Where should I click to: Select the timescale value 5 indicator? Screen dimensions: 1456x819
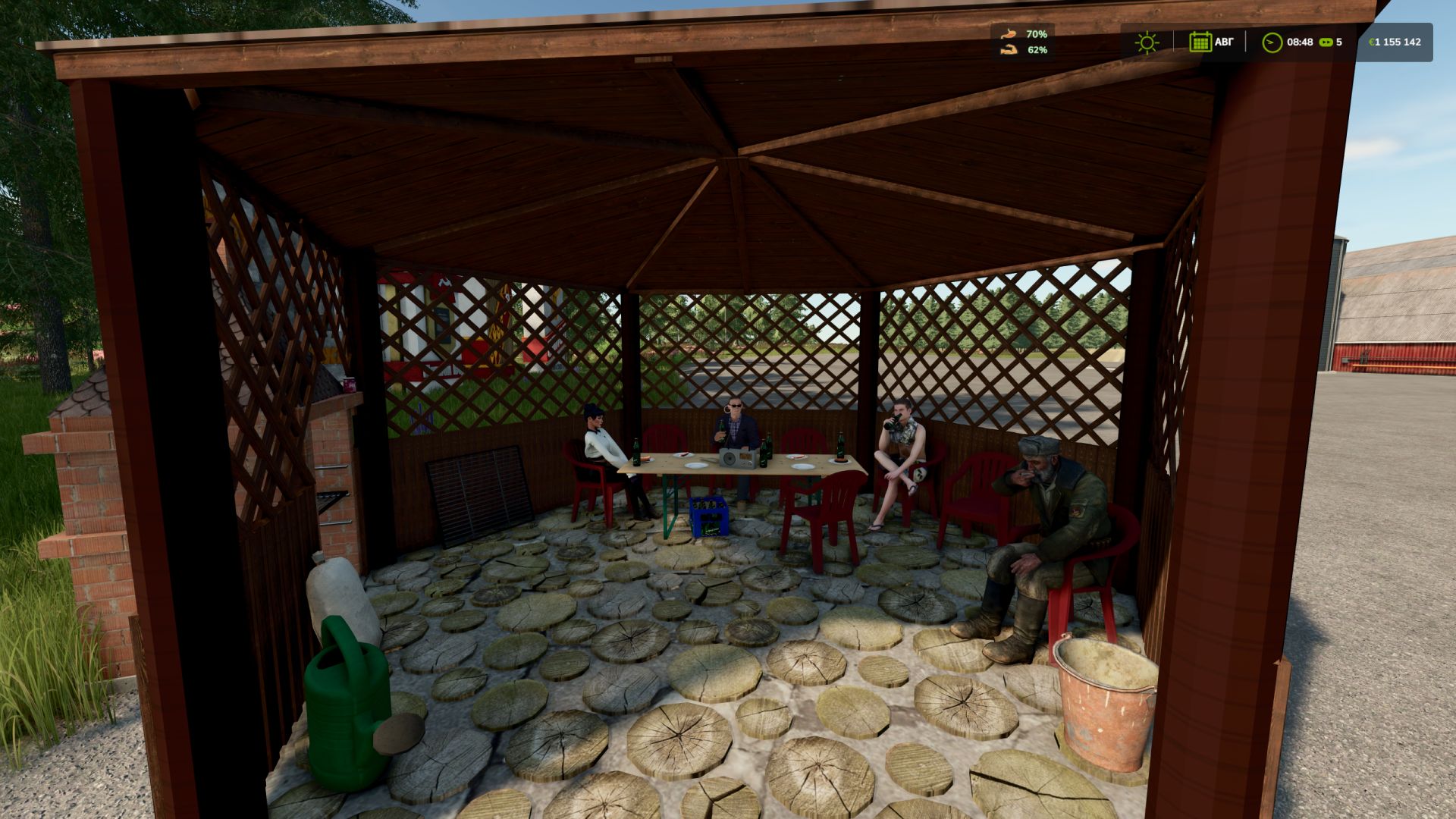1339,42
